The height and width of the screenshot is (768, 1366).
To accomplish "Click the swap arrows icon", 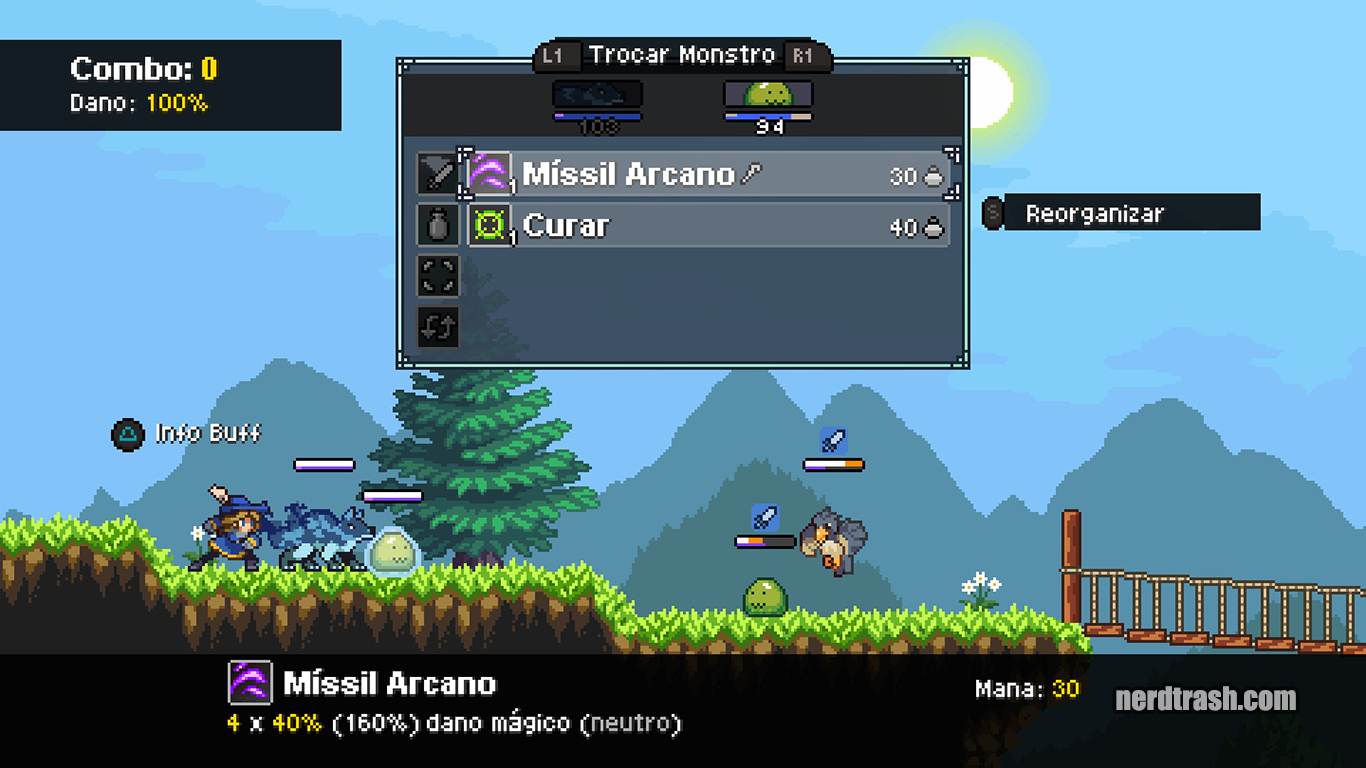I will [438, 327].
